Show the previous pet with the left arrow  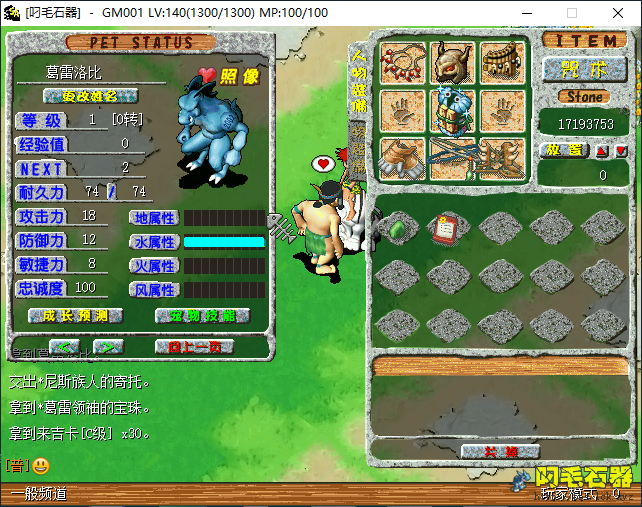pyautogui.click(x=64, y=346)
